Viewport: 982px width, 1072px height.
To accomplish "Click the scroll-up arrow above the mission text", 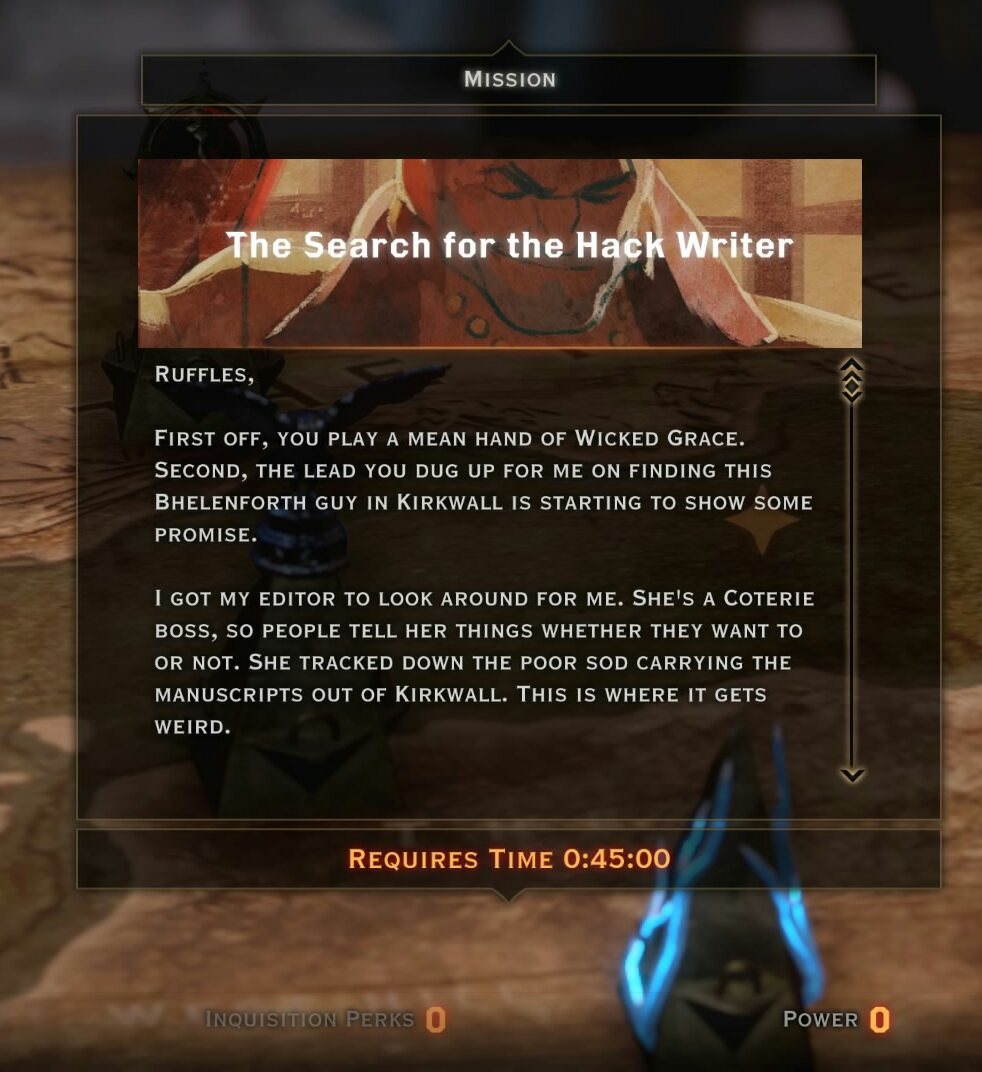I will [x=852, y=366].
